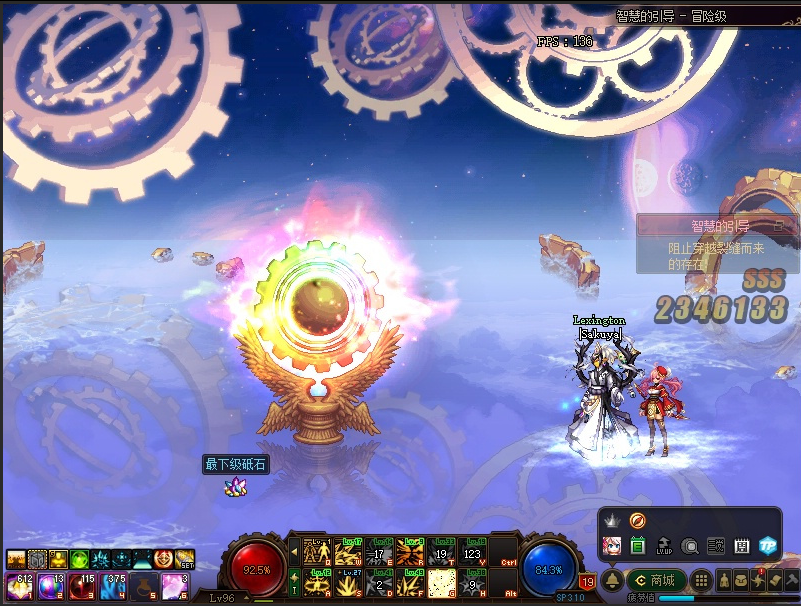Click the notification bell icon
801x606 pixels.
[x=612, y=580]
